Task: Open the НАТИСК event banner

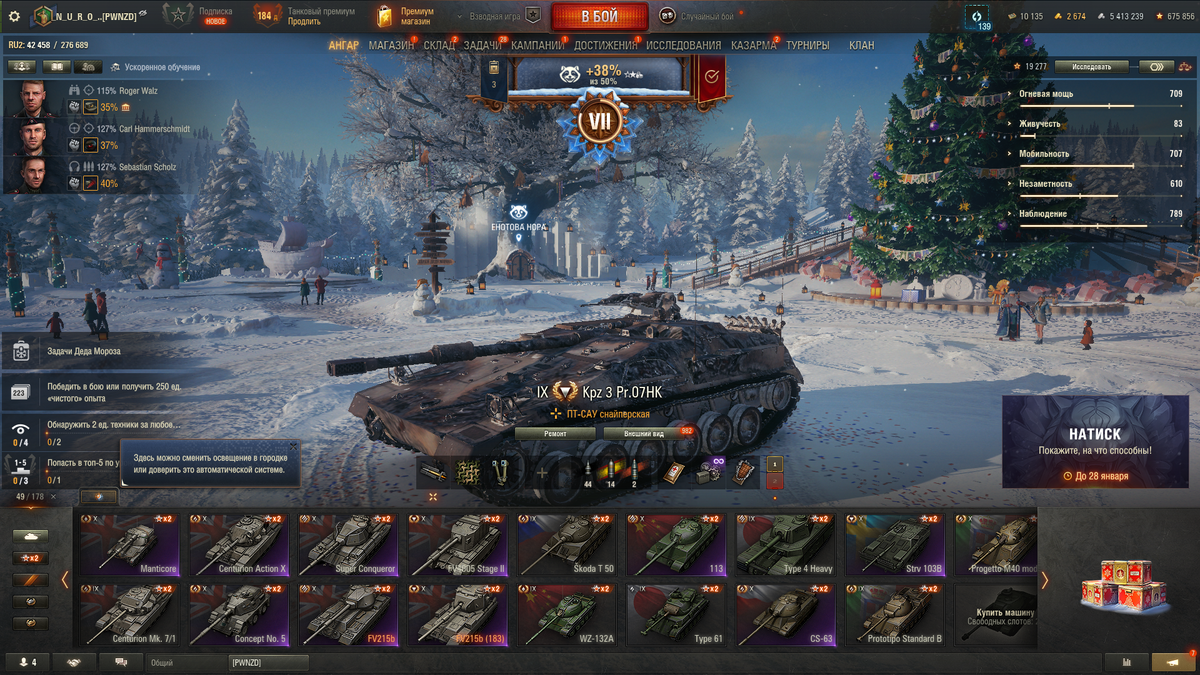Action: (x=1095, y=441)
